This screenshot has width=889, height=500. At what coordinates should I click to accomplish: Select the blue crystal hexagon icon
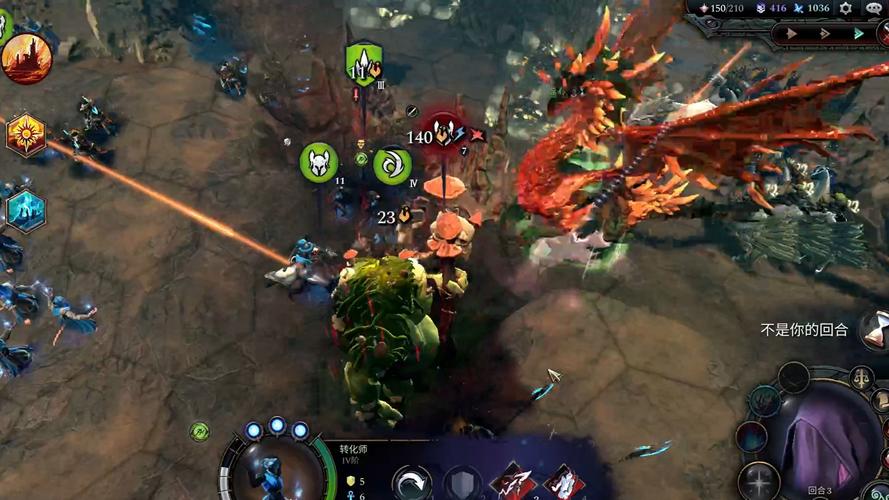click(x=25, y=209)
